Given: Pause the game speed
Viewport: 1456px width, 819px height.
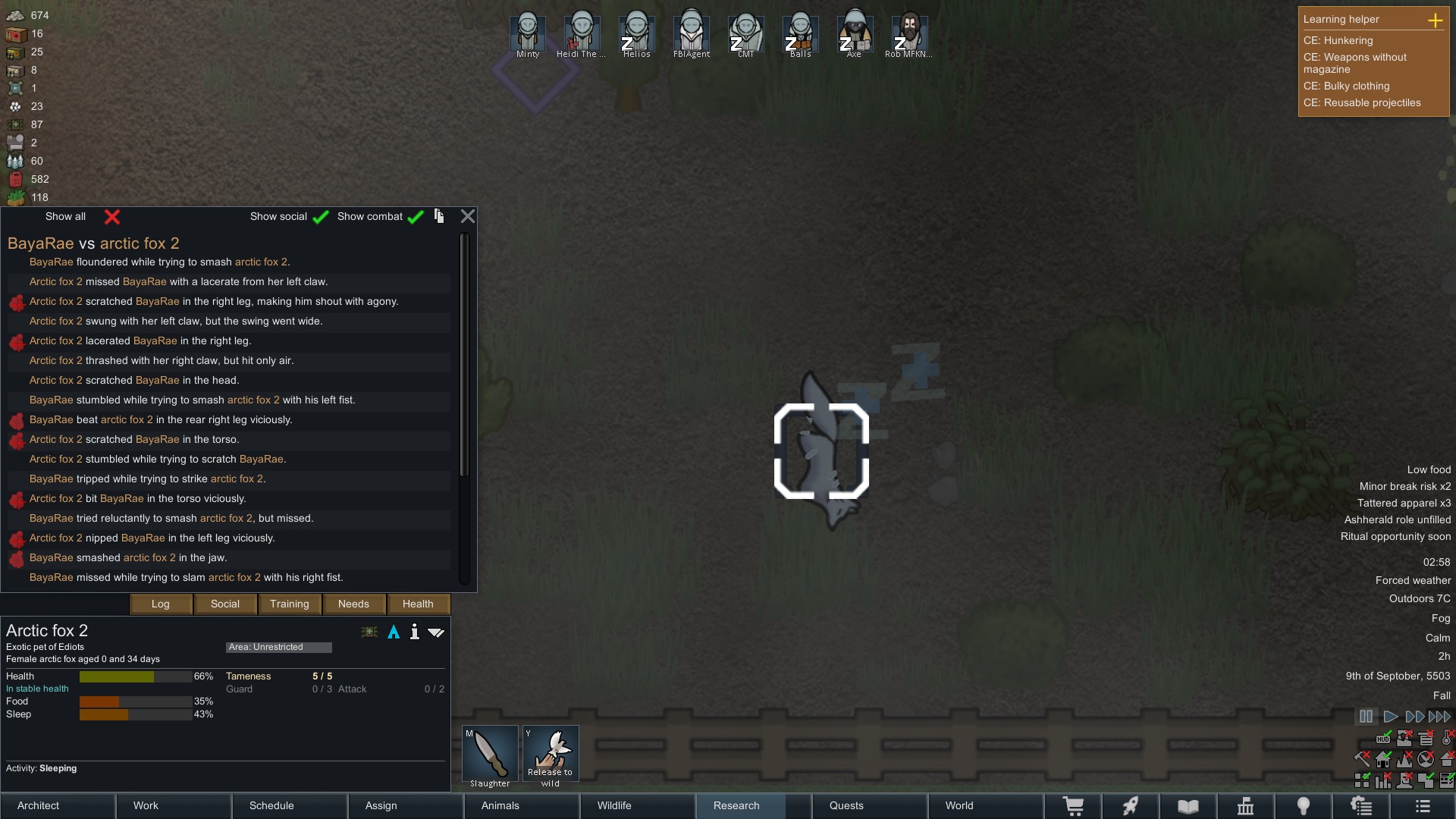Looking at the screenshot, I should [1366, 717].
